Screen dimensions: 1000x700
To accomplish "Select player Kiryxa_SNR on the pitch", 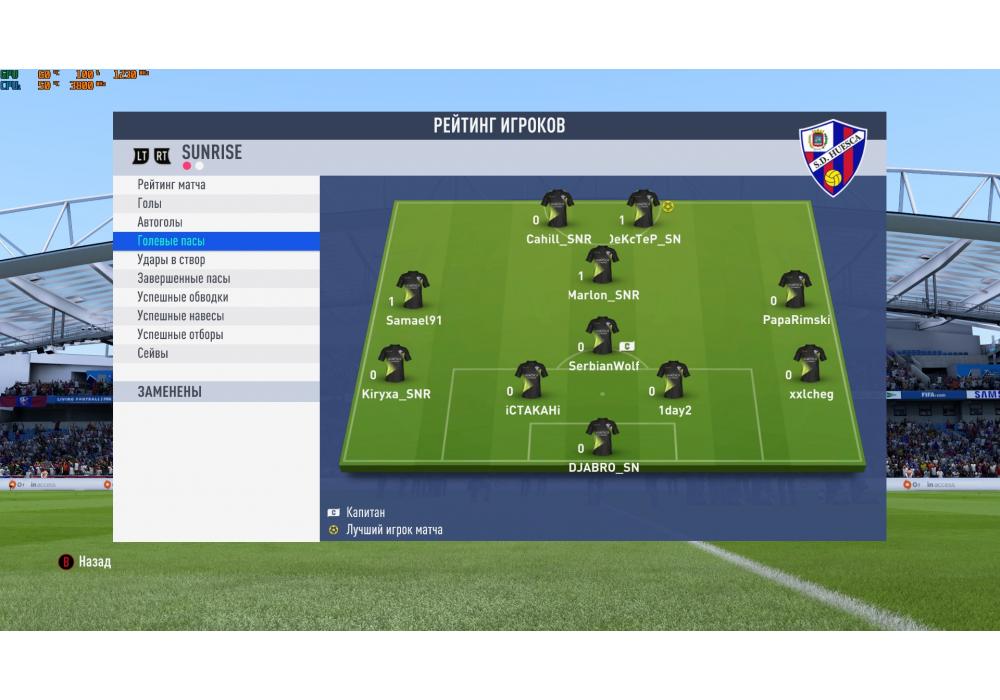I will [394, 365].
